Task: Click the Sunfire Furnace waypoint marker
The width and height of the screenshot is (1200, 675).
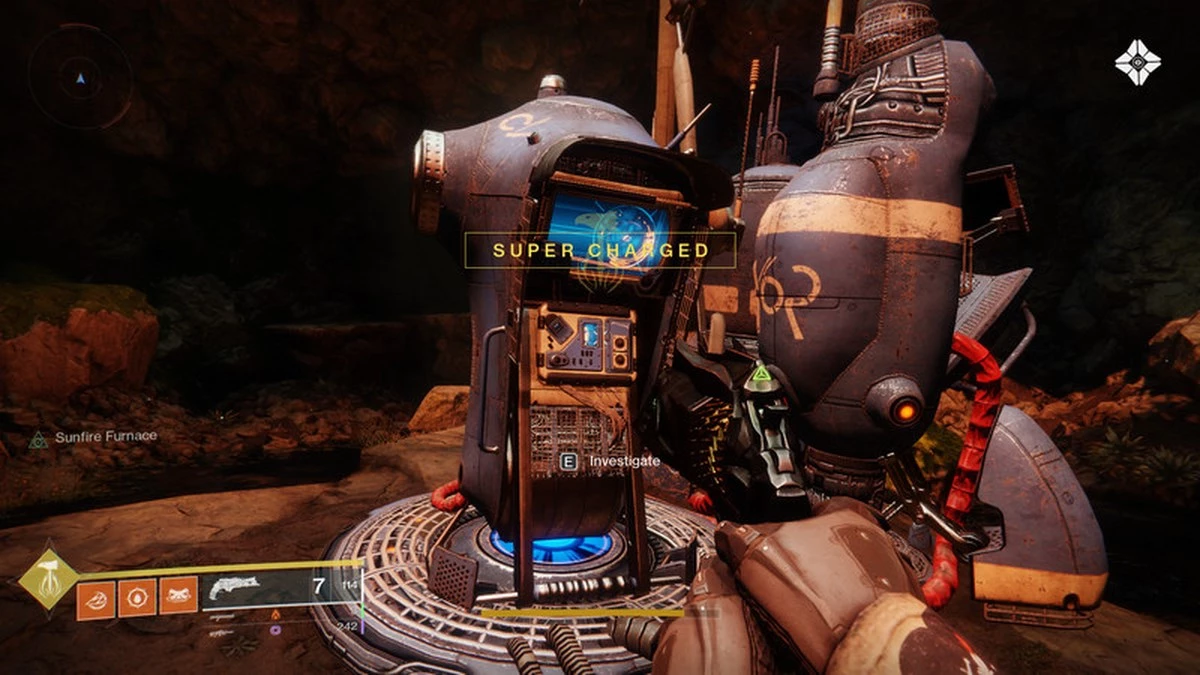Action: (x=39, y=438)
